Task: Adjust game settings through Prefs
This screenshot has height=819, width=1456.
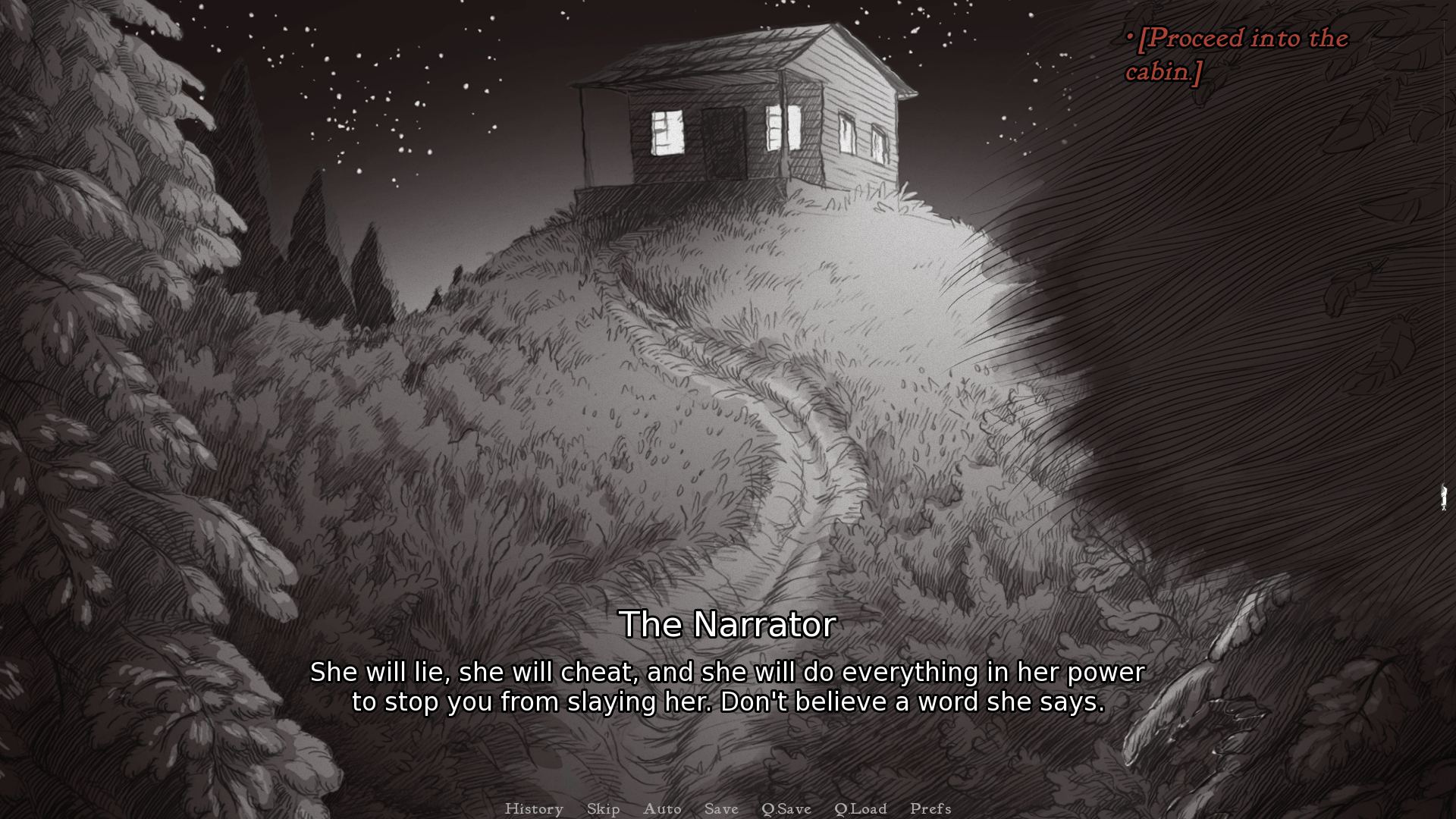Action: pyautogui.click(x=930, y=809)
